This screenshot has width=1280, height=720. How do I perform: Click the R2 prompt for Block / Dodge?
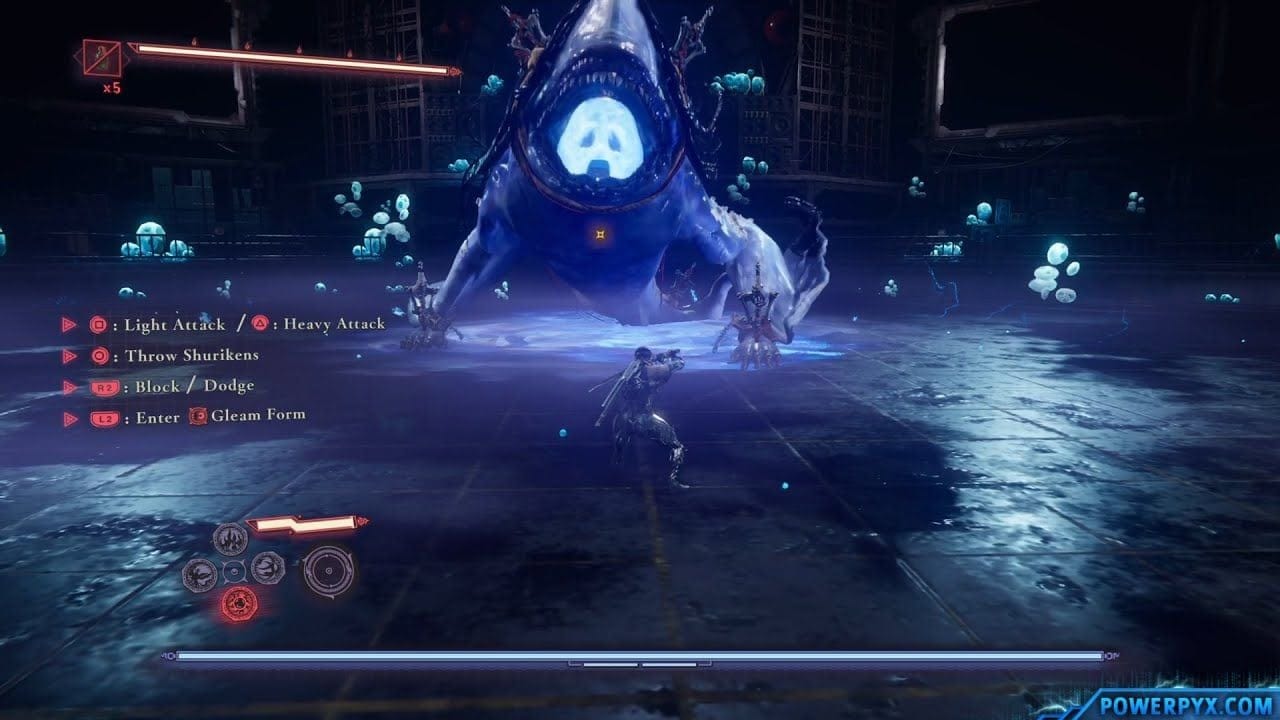tap(103, 386)
